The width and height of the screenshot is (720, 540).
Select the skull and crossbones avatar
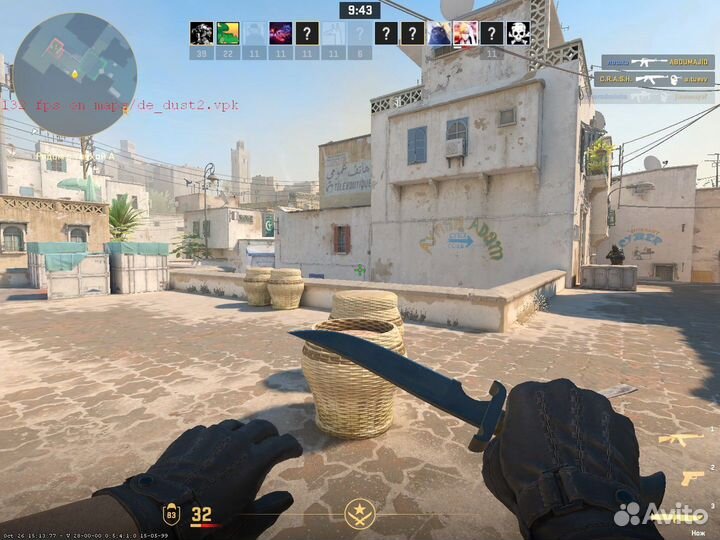pyautogui.click(x=517, y=33)
